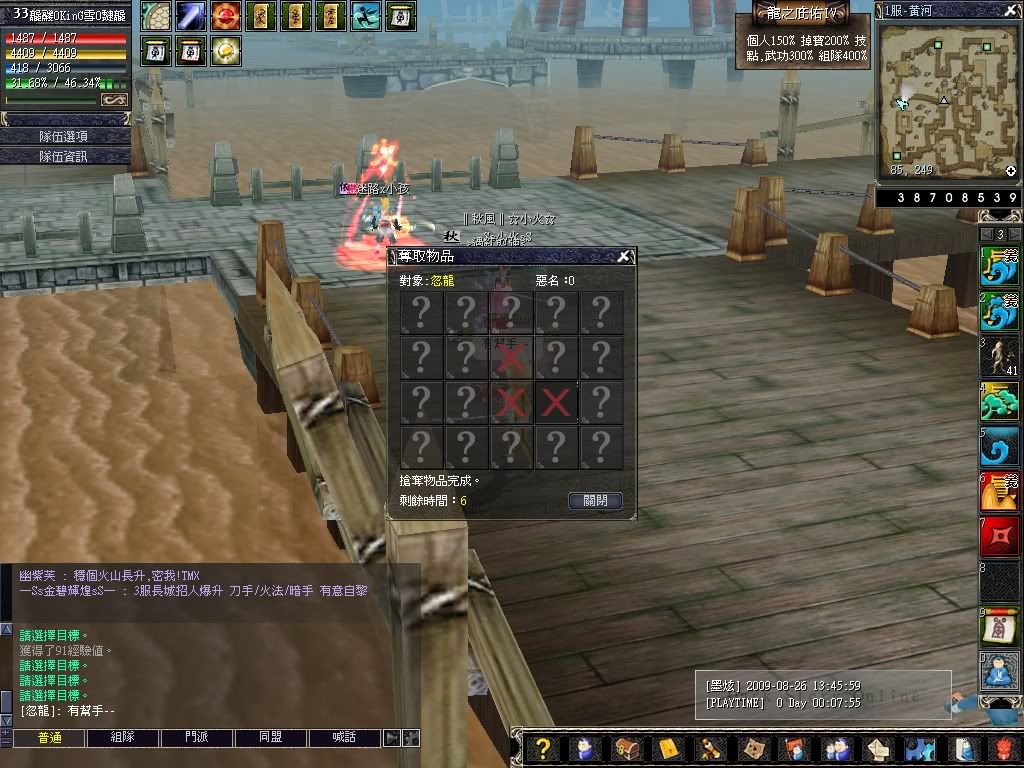Open the blue gear settings icon
1024x768 pixels.
(x=919, y=748)
